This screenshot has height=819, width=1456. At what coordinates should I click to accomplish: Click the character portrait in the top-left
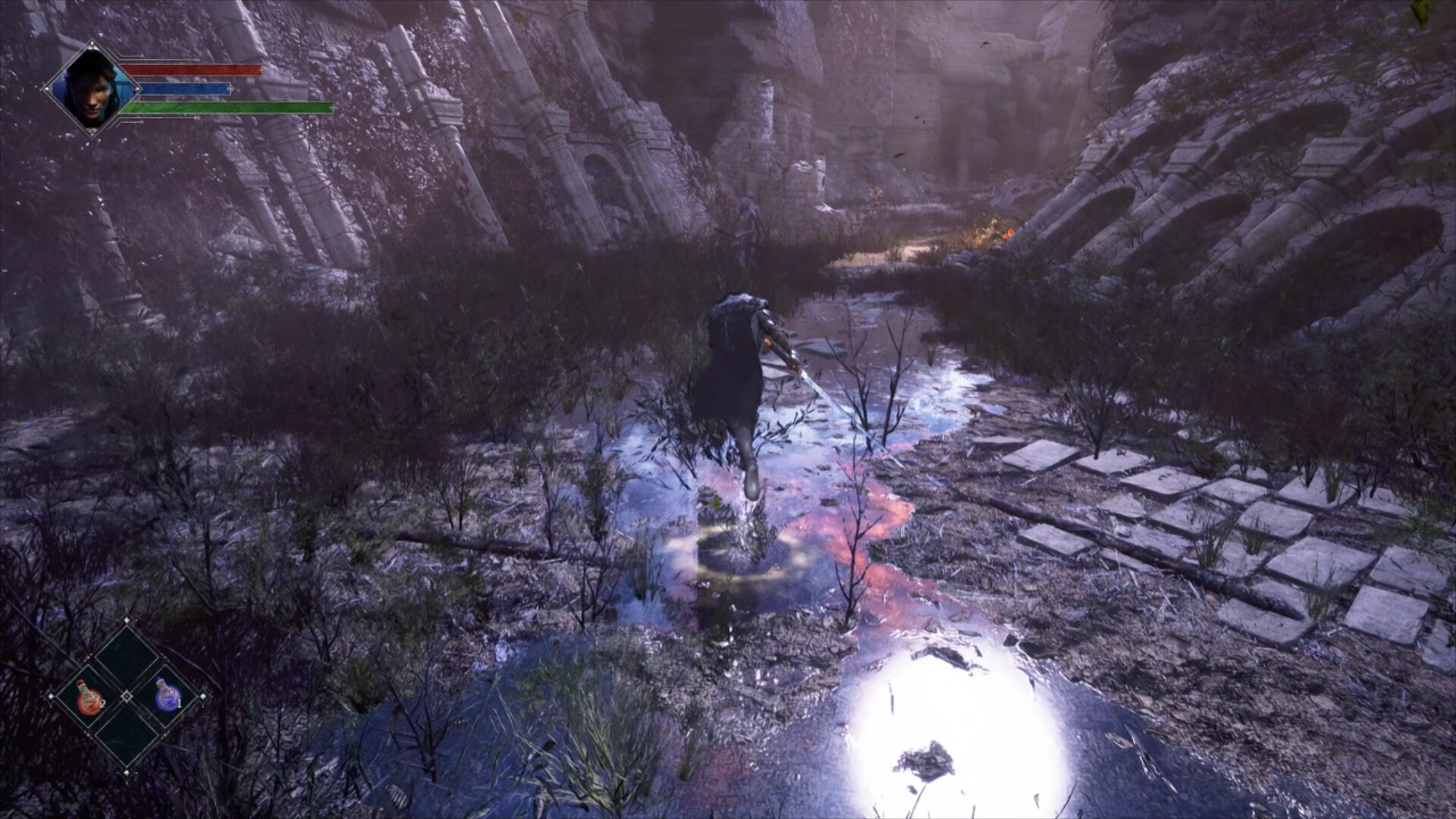(x=93, y=89)
